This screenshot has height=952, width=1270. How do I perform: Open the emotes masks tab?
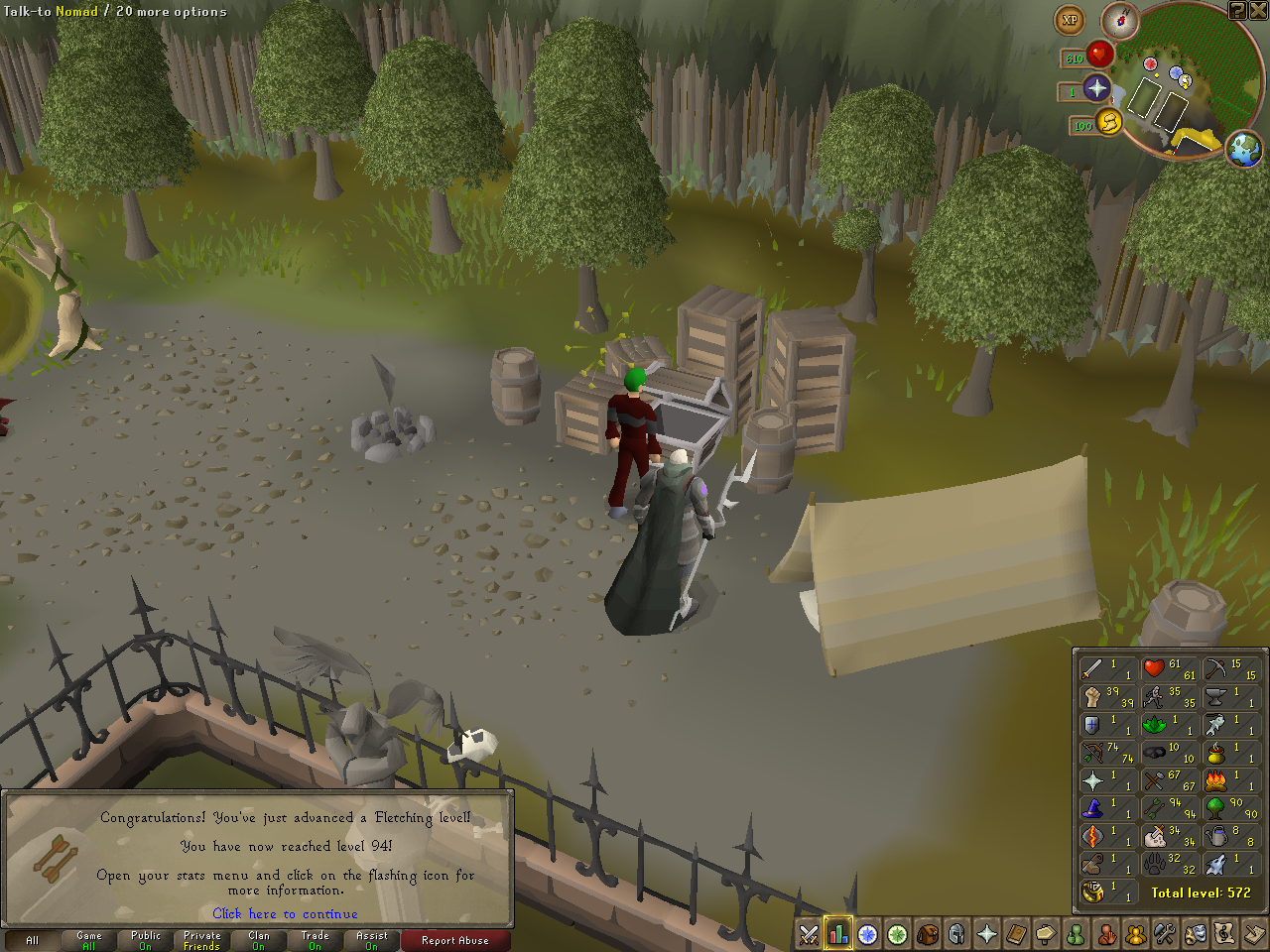pyautogui.click(x=1196, y=933)
